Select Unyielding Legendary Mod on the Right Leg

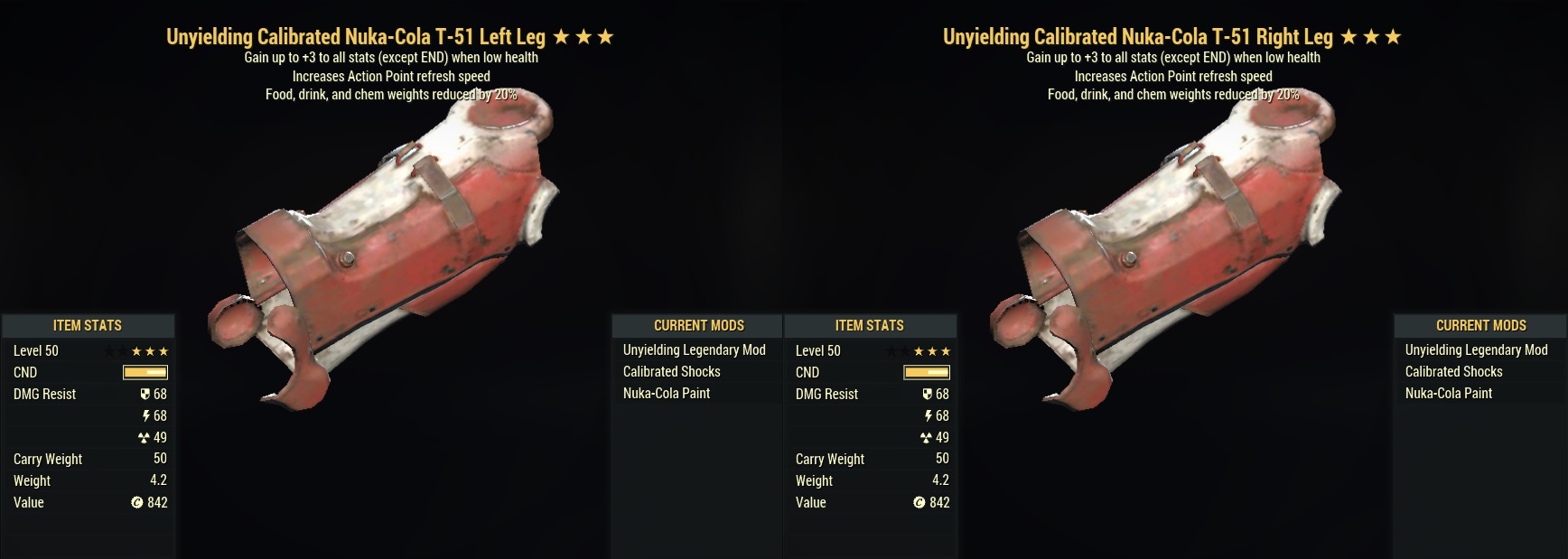coord(1476,350)
